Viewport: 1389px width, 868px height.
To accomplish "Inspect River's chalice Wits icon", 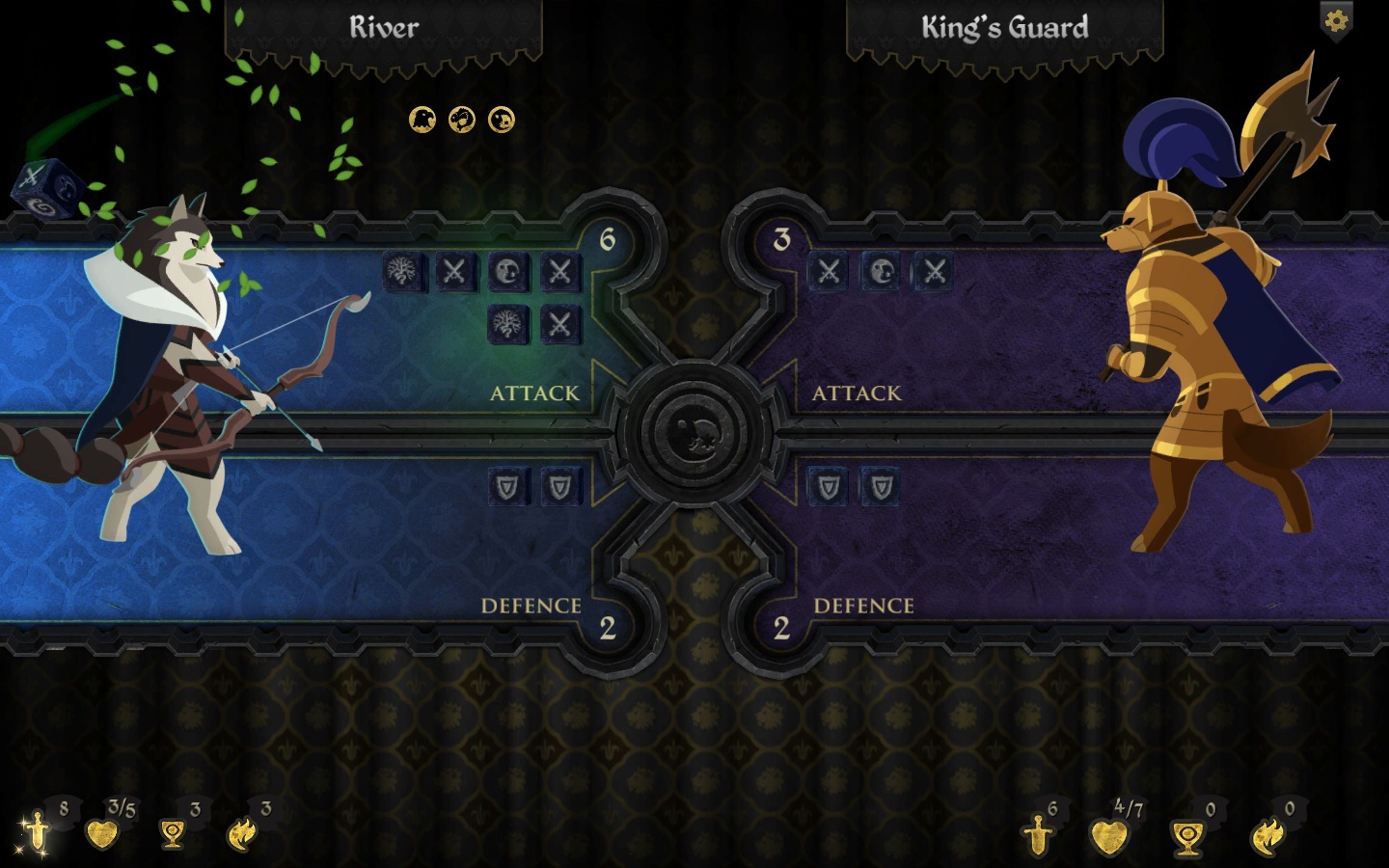I will [x=173, y=833].
